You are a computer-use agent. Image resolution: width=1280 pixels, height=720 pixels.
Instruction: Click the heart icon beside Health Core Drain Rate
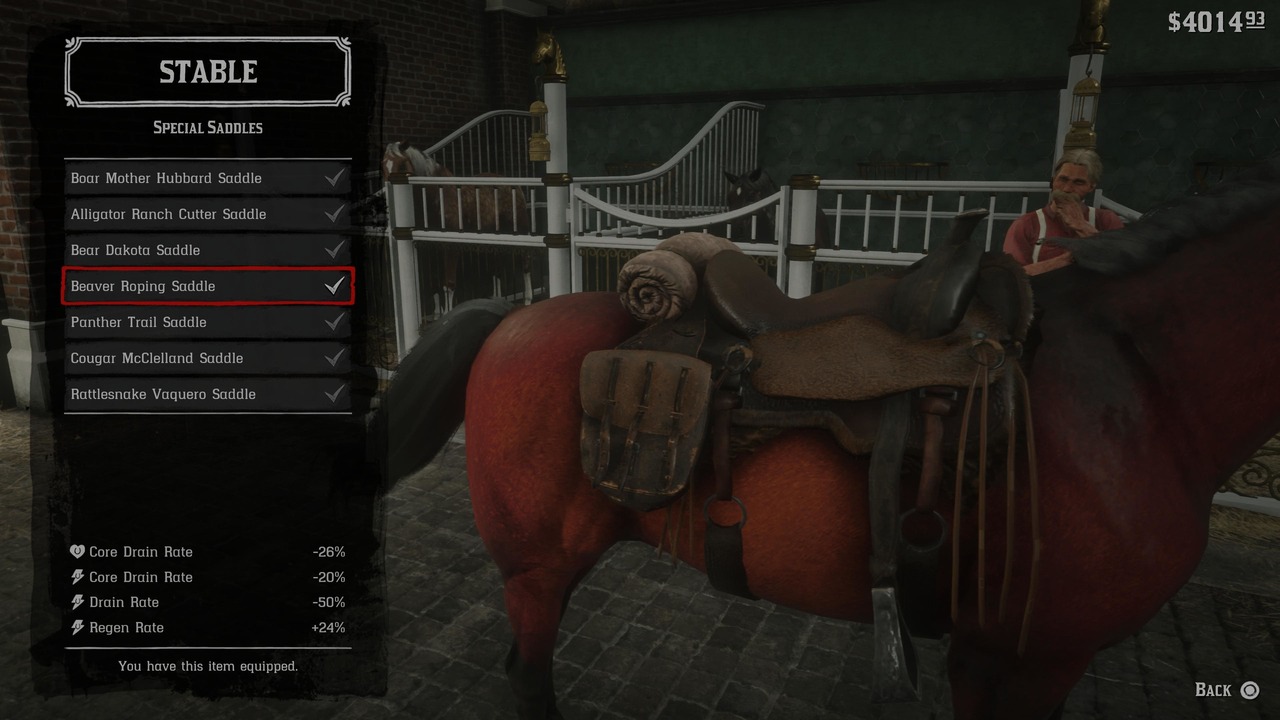(77, 551)
